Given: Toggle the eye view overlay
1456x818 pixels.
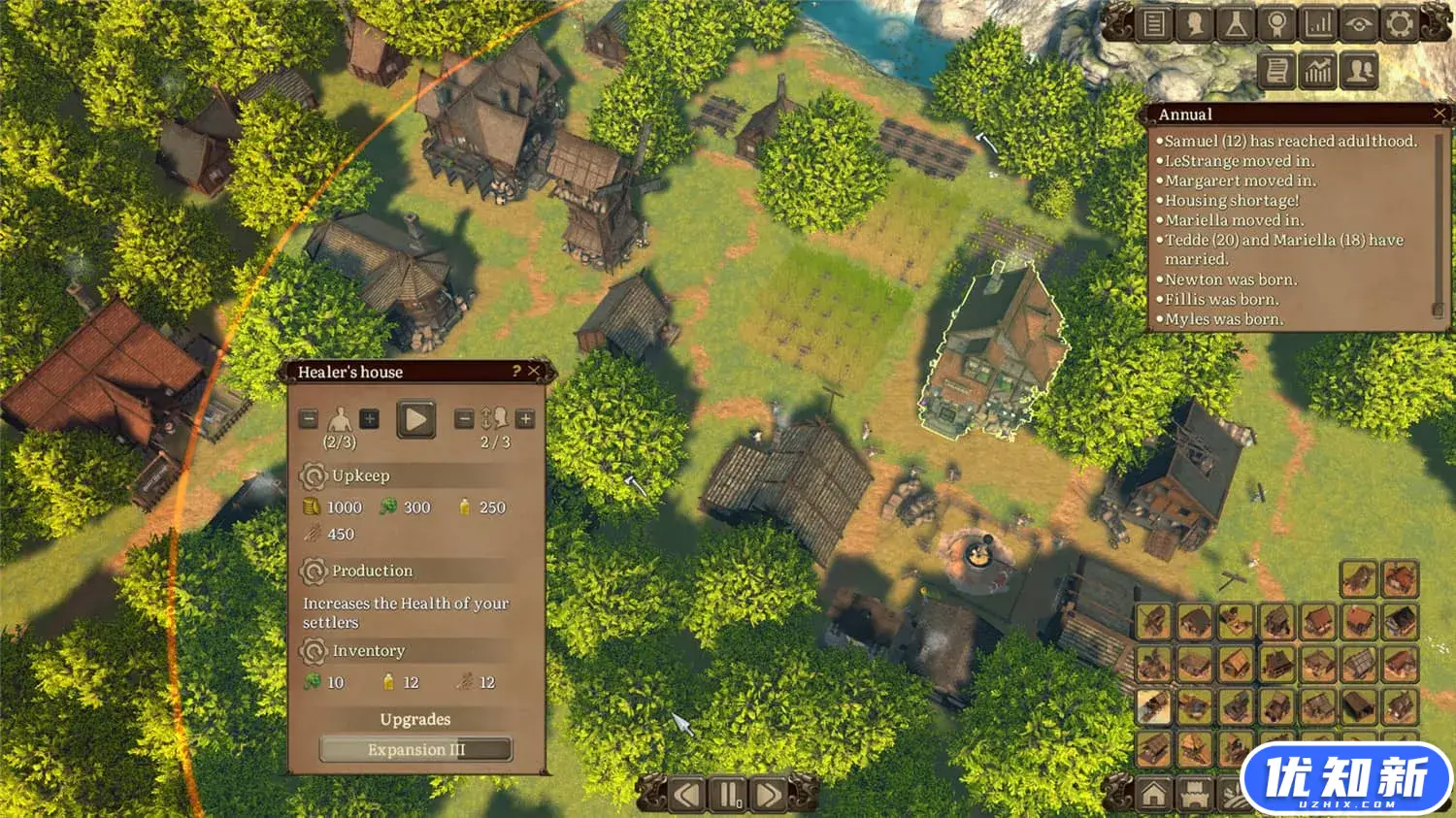Looking at the screenshot, I should pyautogui.click(x=1358, y=23).
